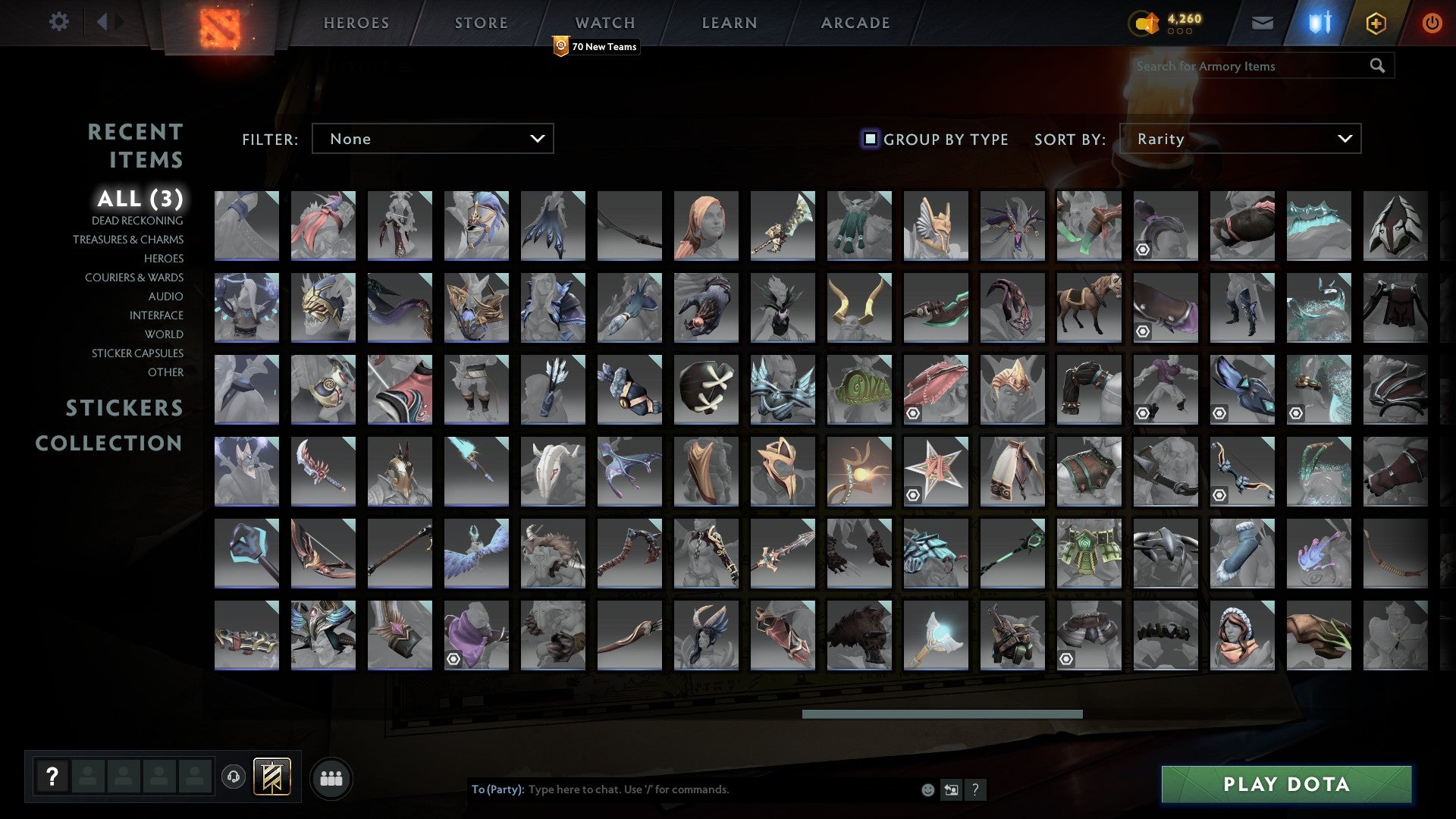Click the settings gear icon top left

pos(59,23)
